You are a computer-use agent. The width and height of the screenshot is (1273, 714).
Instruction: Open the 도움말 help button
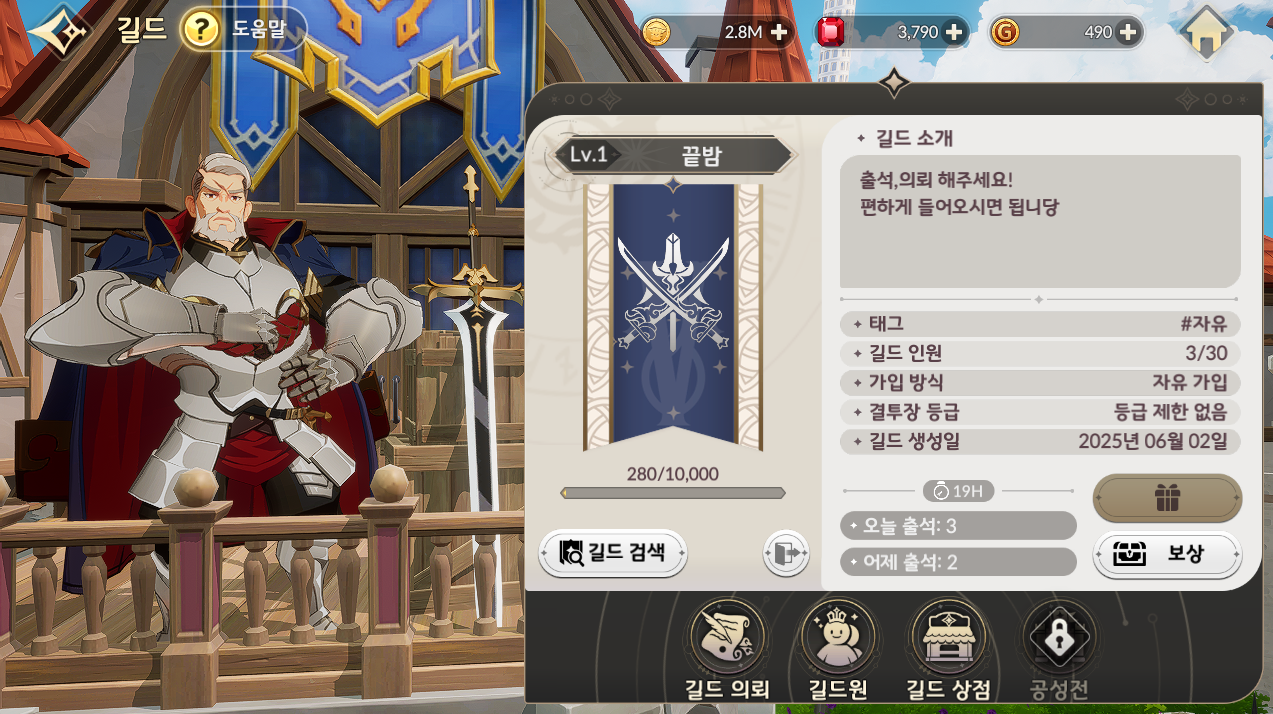coord(243,30)
